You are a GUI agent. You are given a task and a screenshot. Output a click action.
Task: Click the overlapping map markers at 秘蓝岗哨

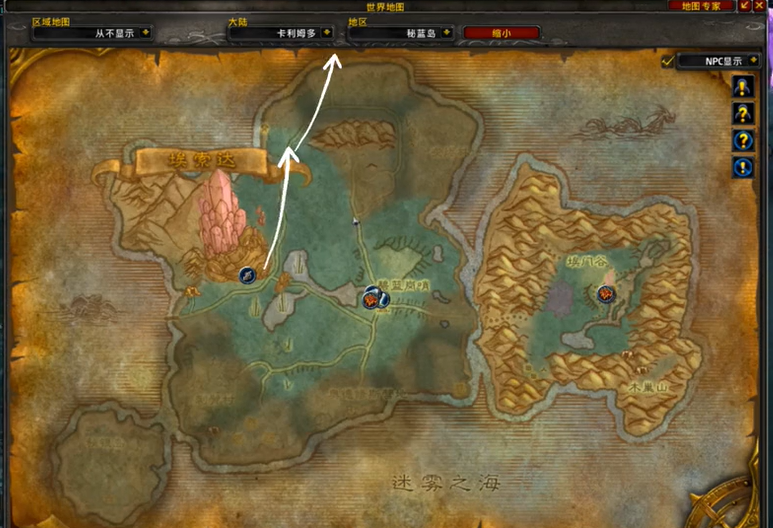376,297
